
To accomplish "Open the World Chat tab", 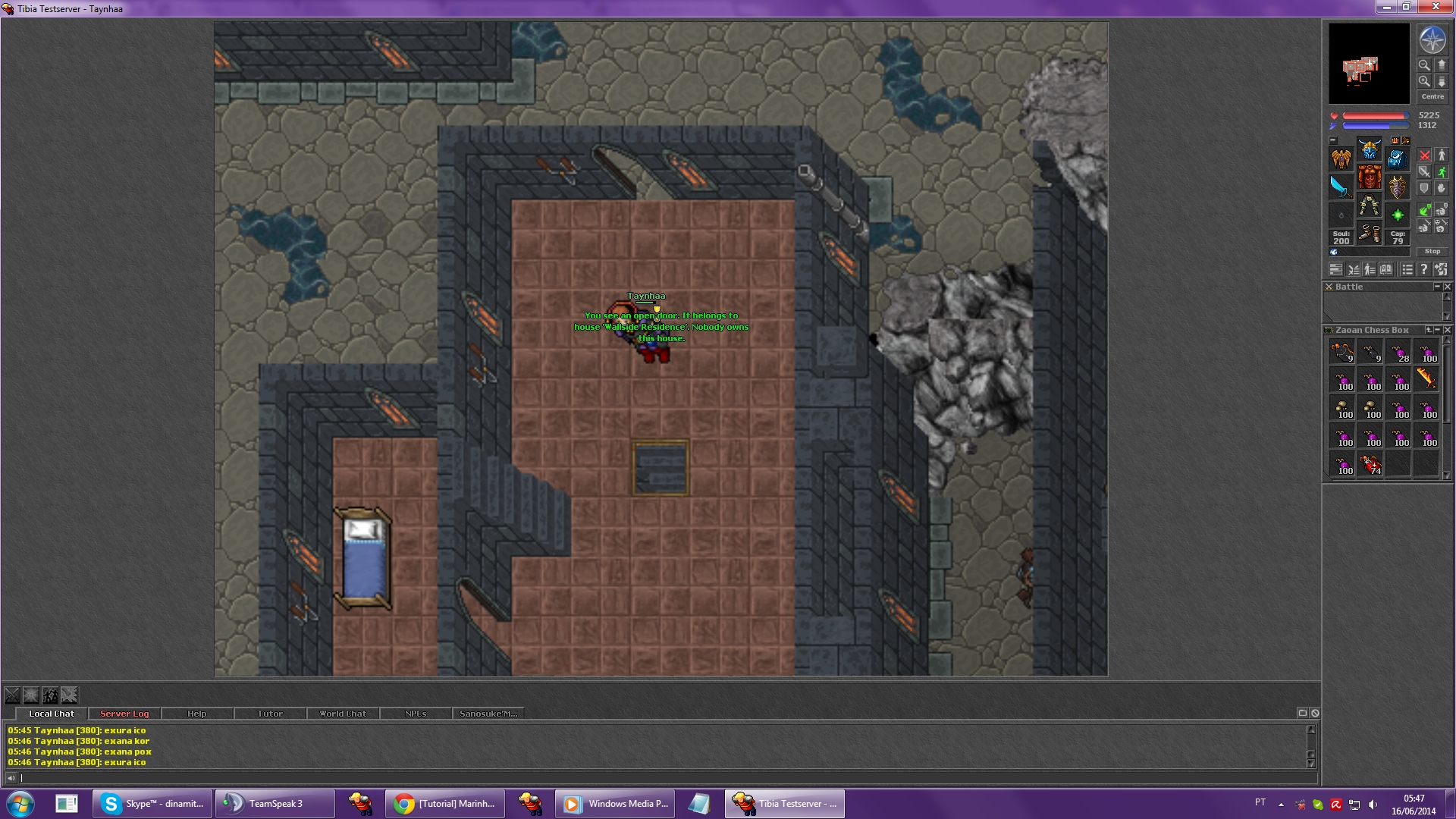I will (x=342, y=714).
